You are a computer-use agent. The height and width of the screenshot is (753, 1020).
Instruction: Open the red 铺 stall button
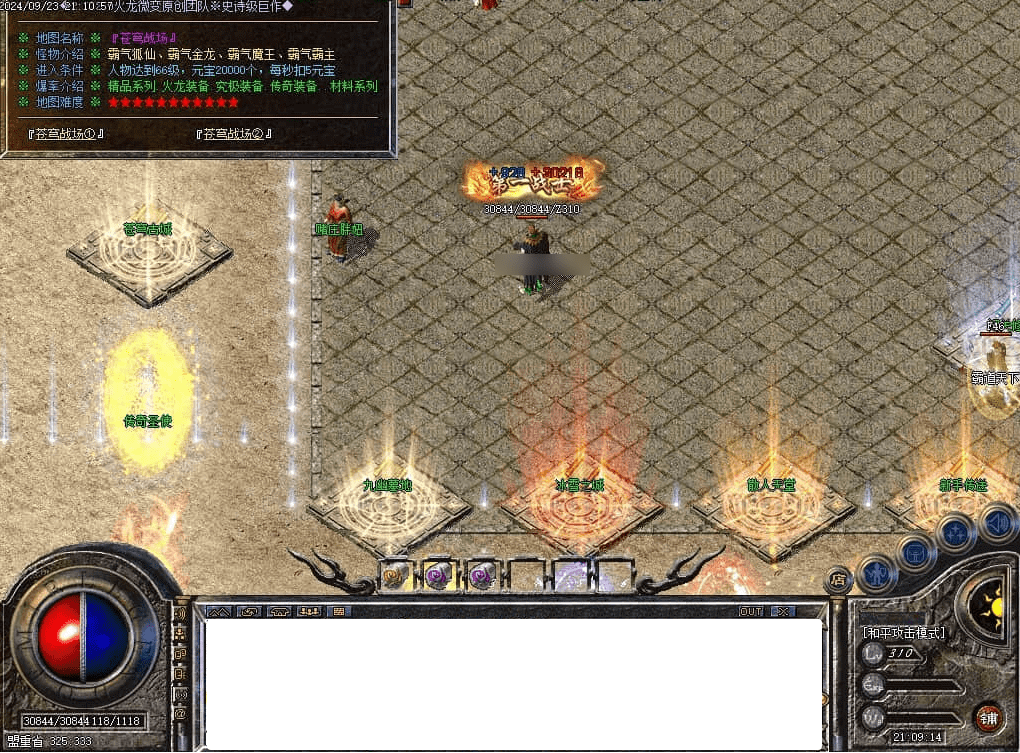click(x=988, y=717)
